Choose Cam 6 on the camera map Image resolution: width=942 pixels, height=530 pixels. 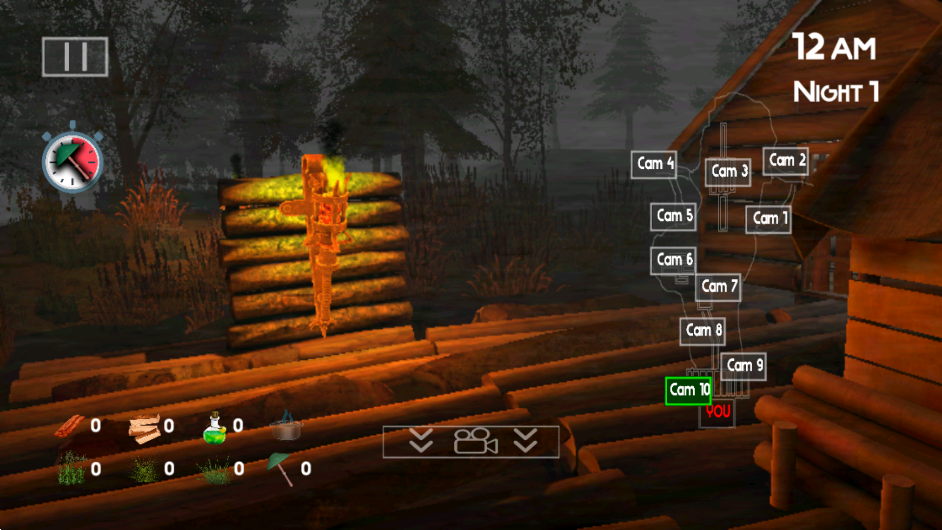point(674,260)
